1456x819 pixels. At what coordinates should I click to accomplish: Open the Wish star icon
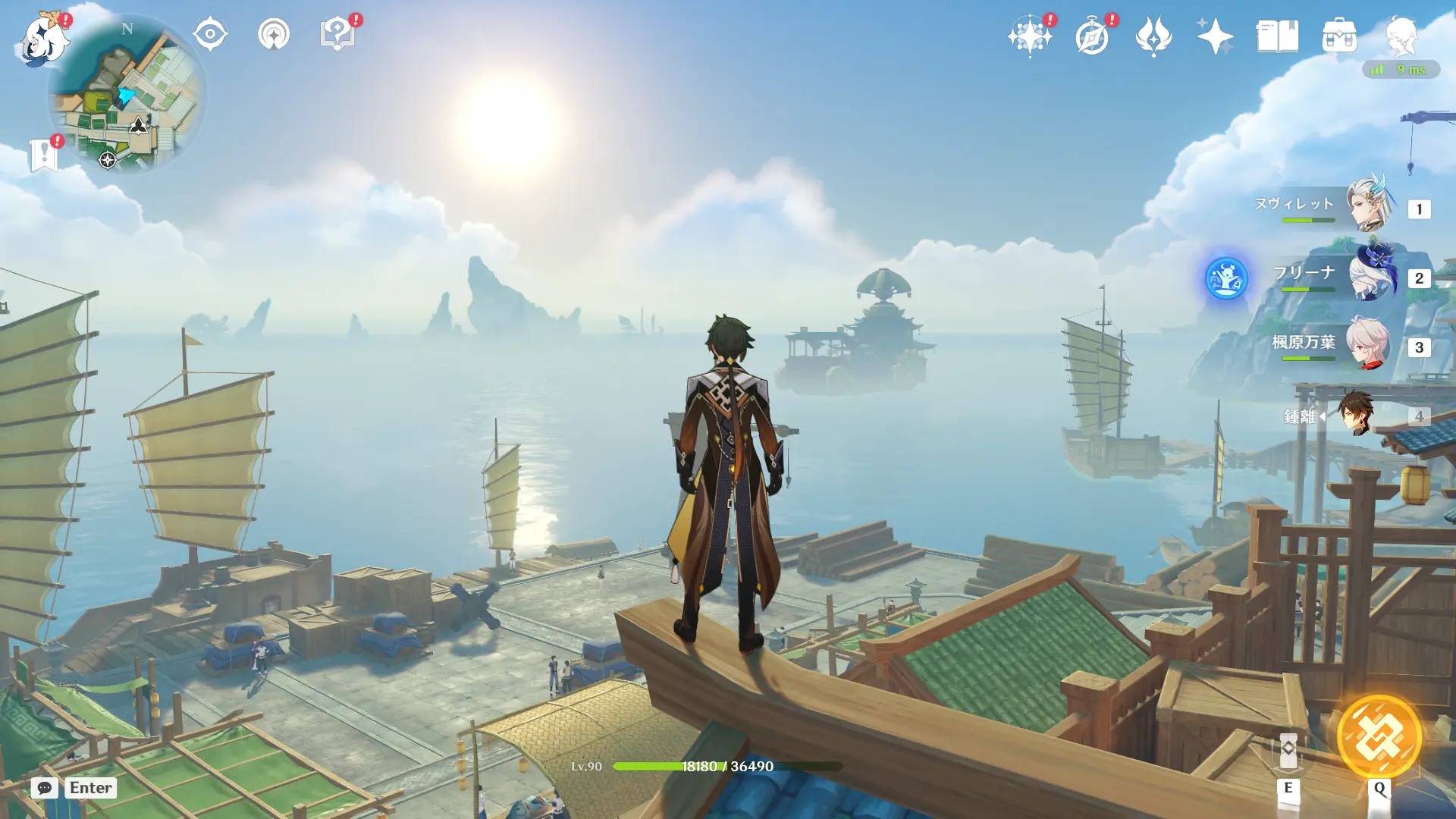[x=1029, y=36]
